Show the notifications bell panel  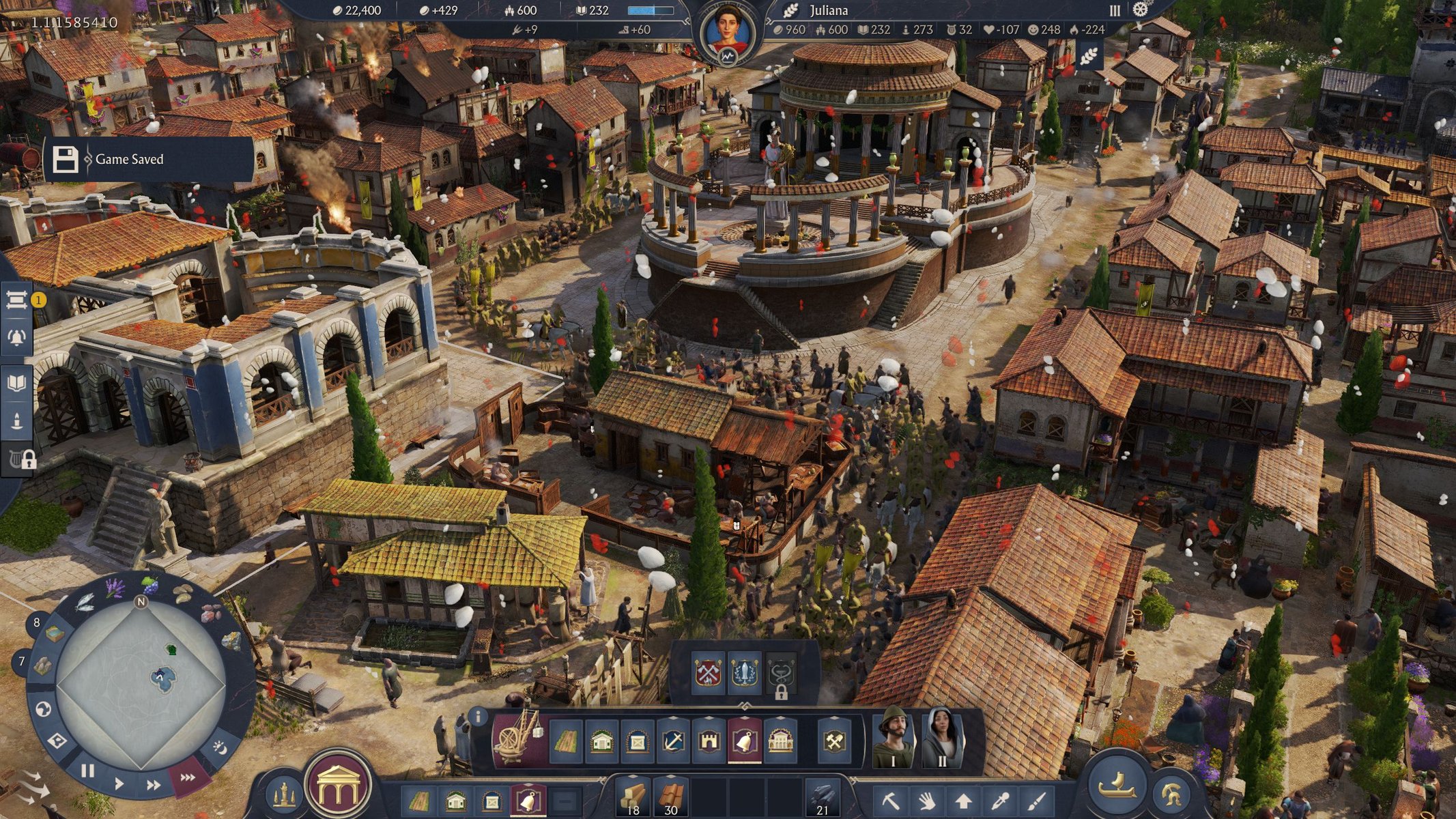tap(16, 337)
